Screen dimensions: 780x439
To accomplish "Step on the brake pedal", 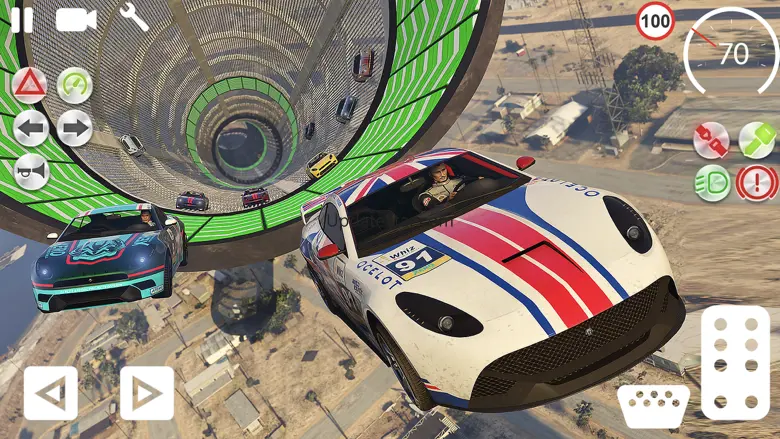I will pos(653,405).
